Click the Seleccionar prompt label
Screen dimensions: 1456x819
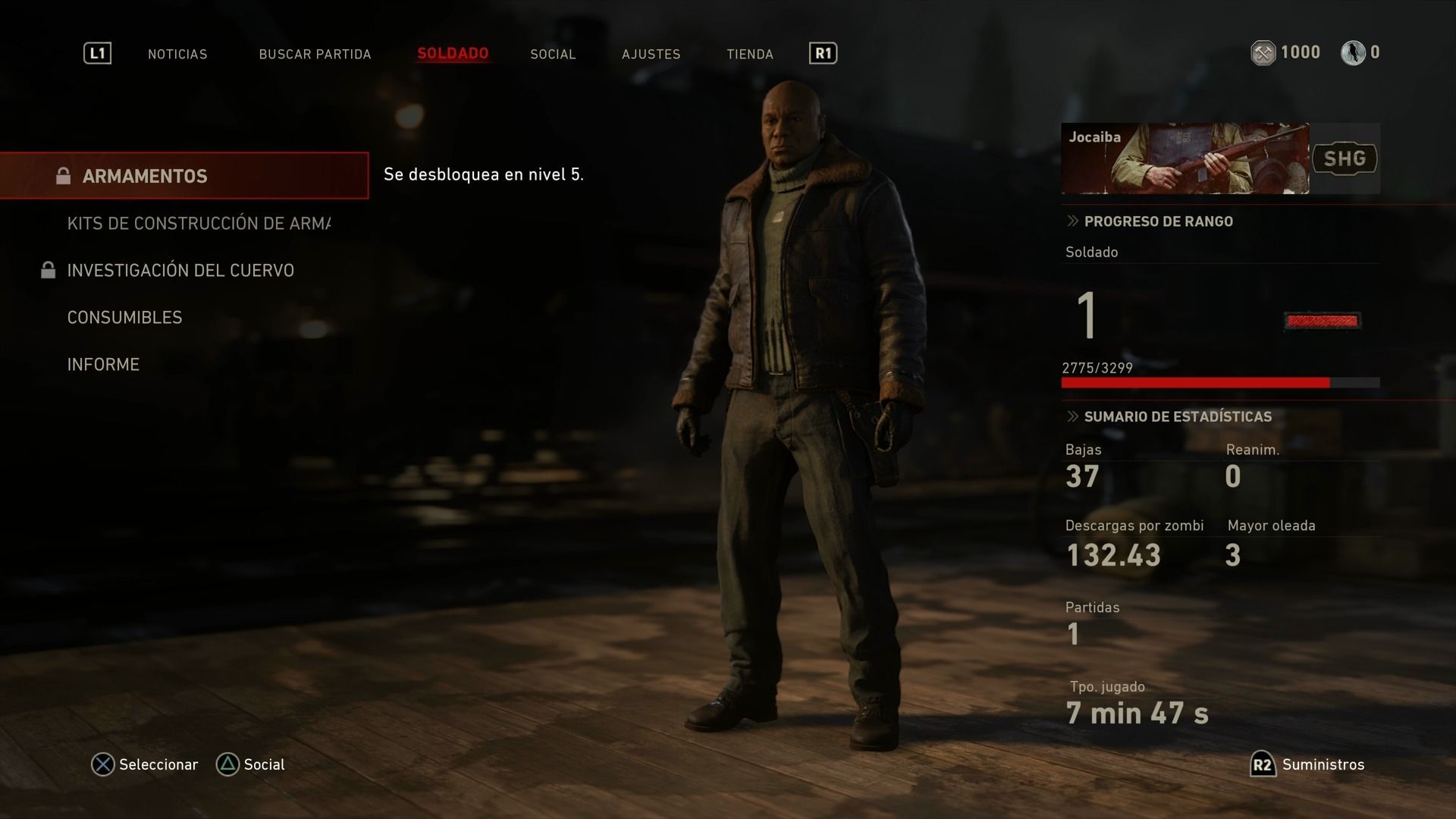coord(158,764)
